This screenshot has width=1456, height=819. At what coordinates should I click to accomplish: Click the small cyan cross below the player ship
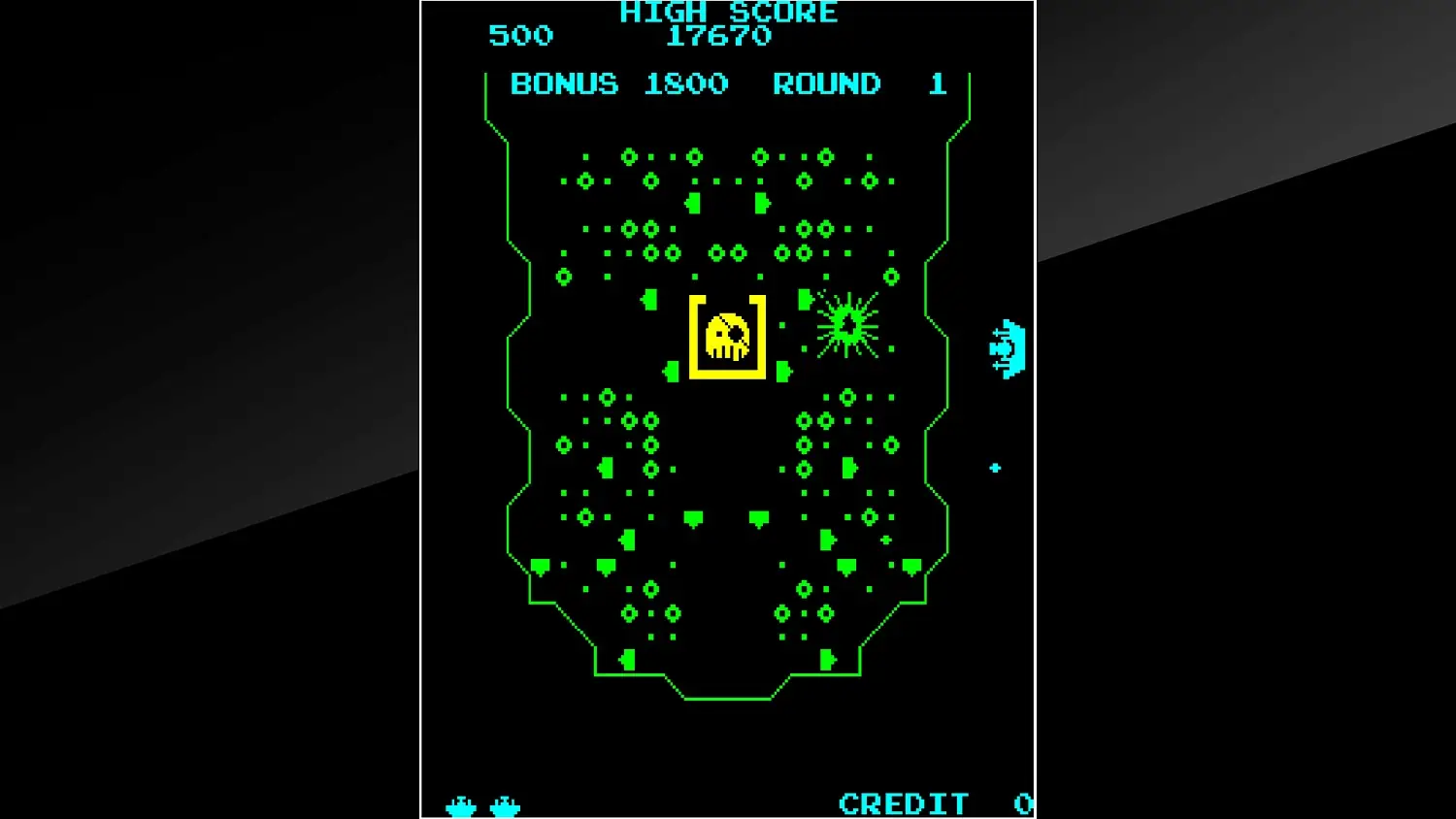(x=993, y=467)
